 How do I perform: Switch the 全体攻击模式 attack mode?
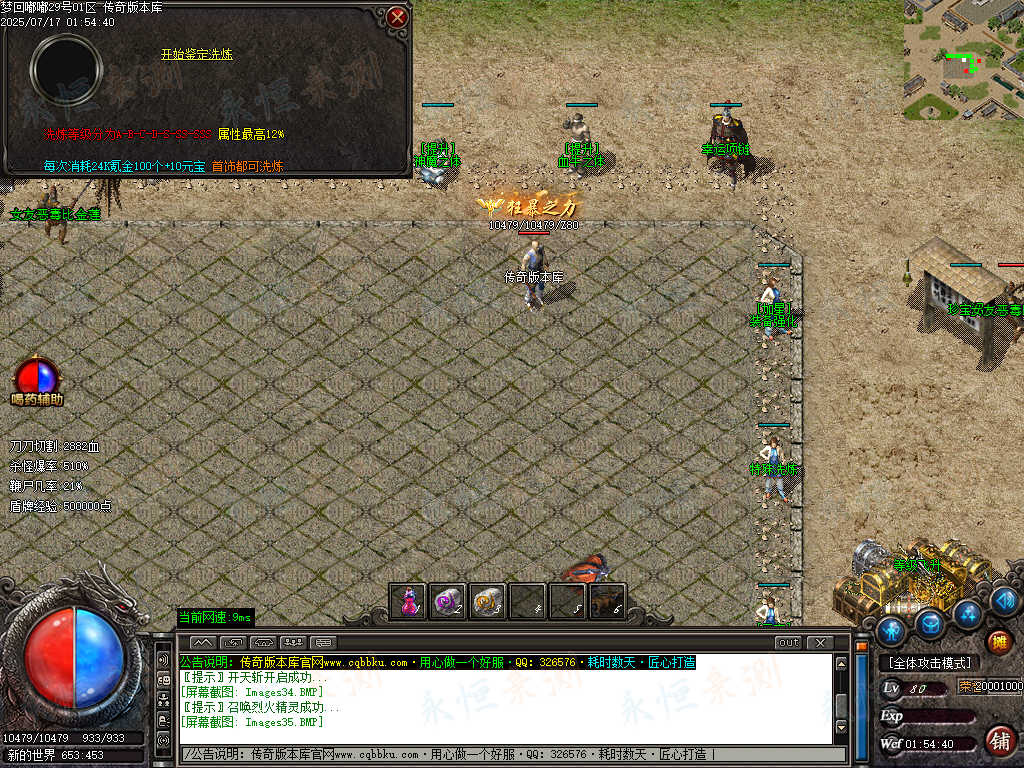point(930,663)
